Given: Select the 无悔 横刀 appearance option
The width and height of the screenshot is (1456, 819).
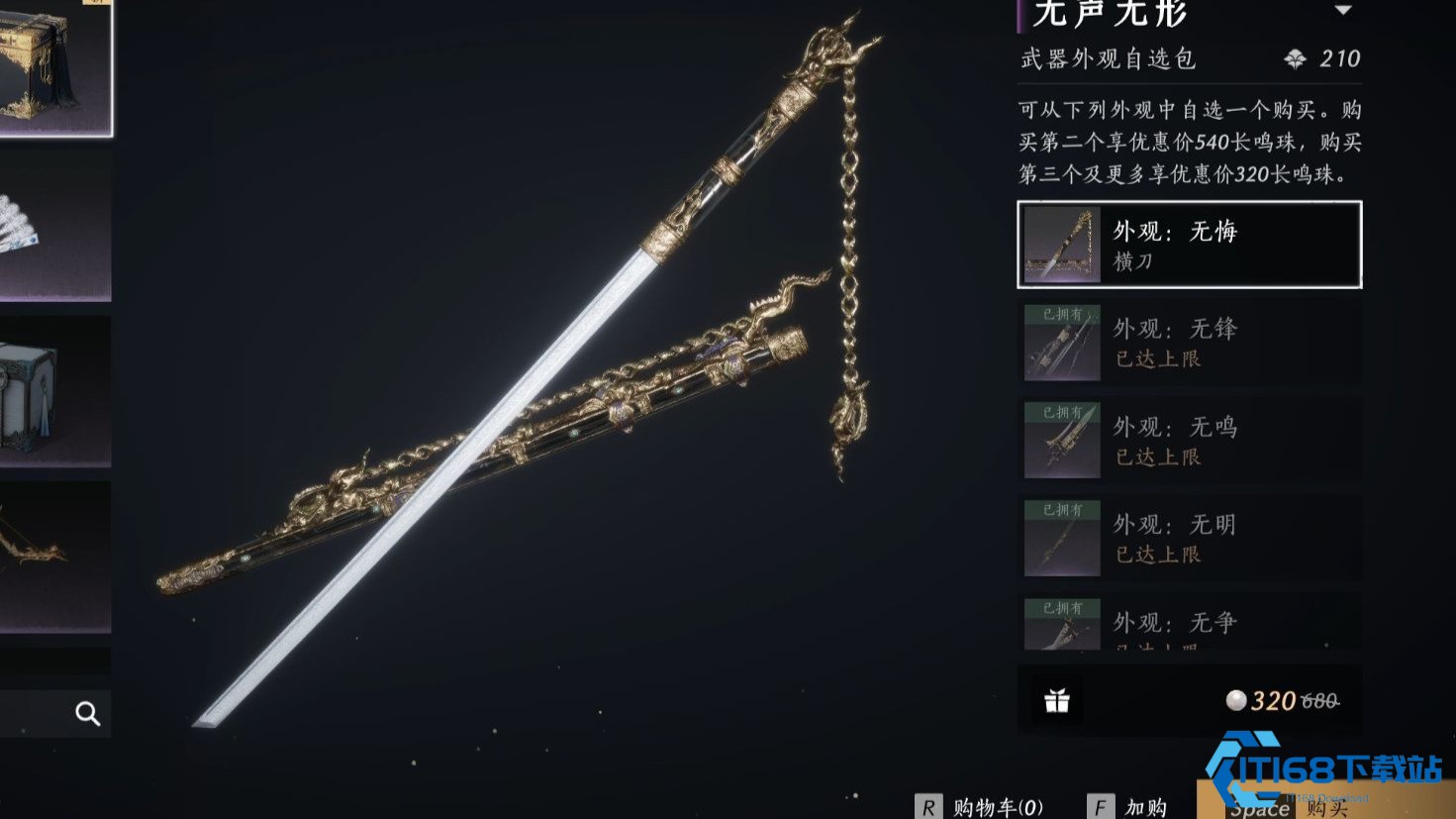Looking at the screenshot, I should click(1189, 245).
